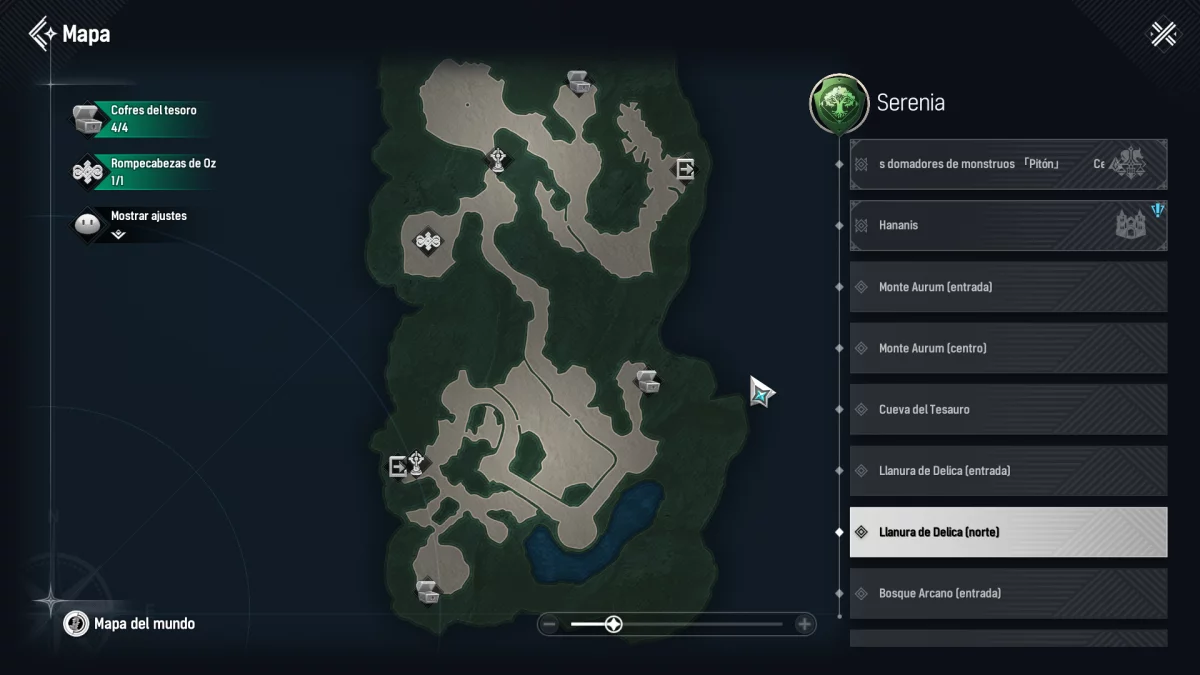Viewport: 1200px width, 675px height.
Task: Click the map zoom-out minus button
Action: pos(549,625)
